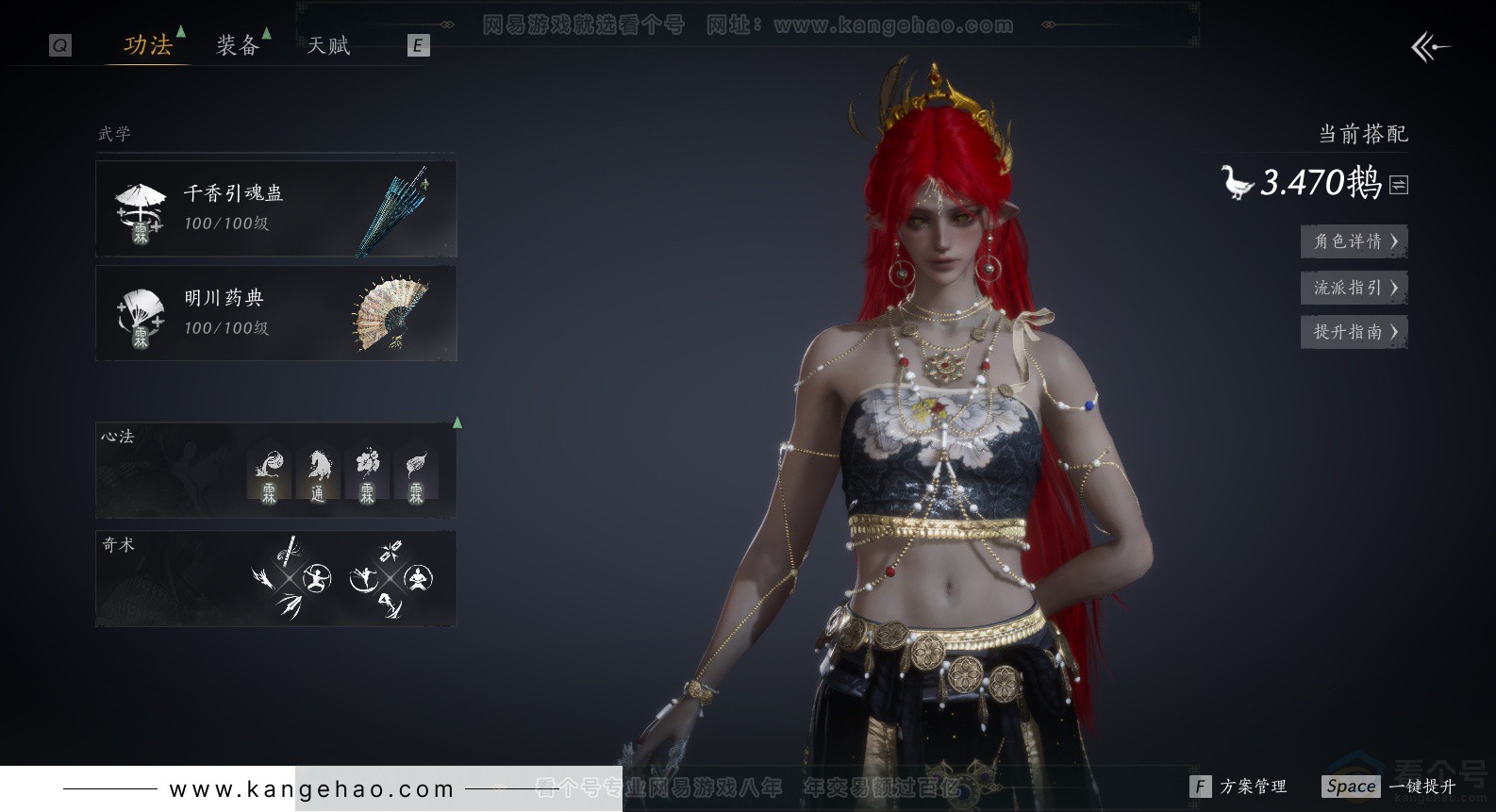Image resolution: width=1496 pixels, height=812 pixels.
Task: Show the 流派指引 style guide
Action: [1354, 288]
